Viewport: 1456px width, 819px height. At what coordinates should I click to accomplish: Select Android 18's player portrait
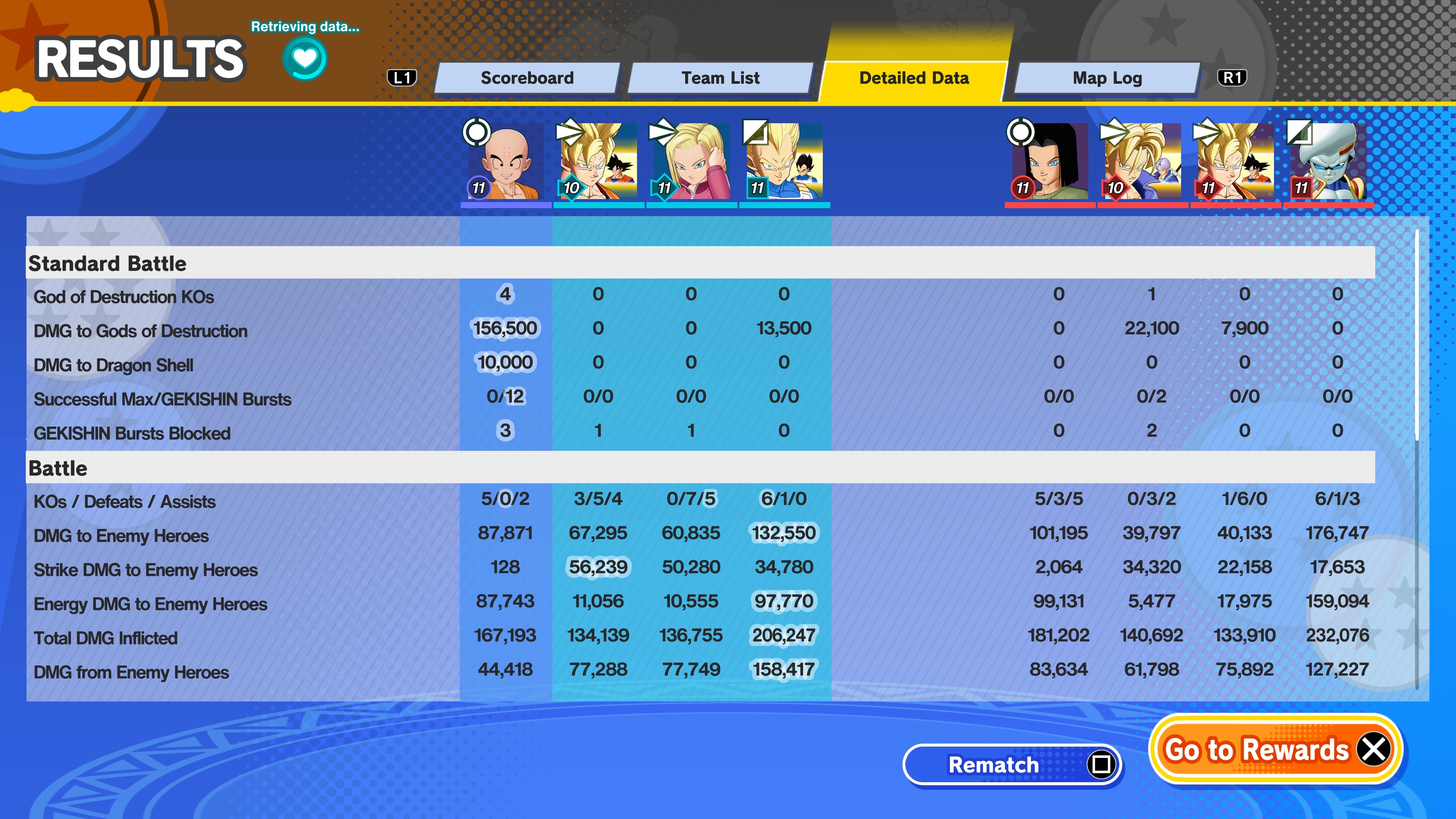click(691, 162)
